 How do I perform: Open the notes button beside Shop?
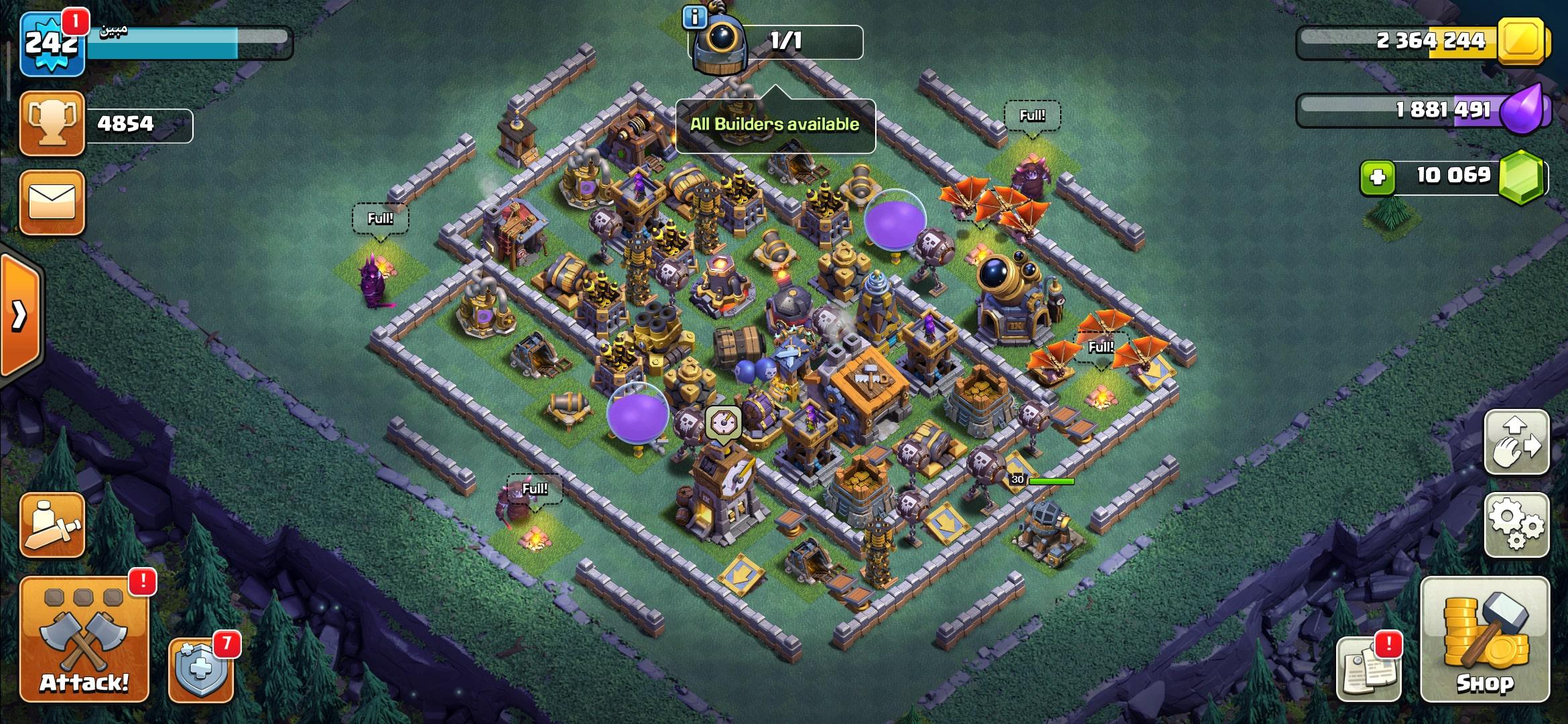click(1368, 669)
